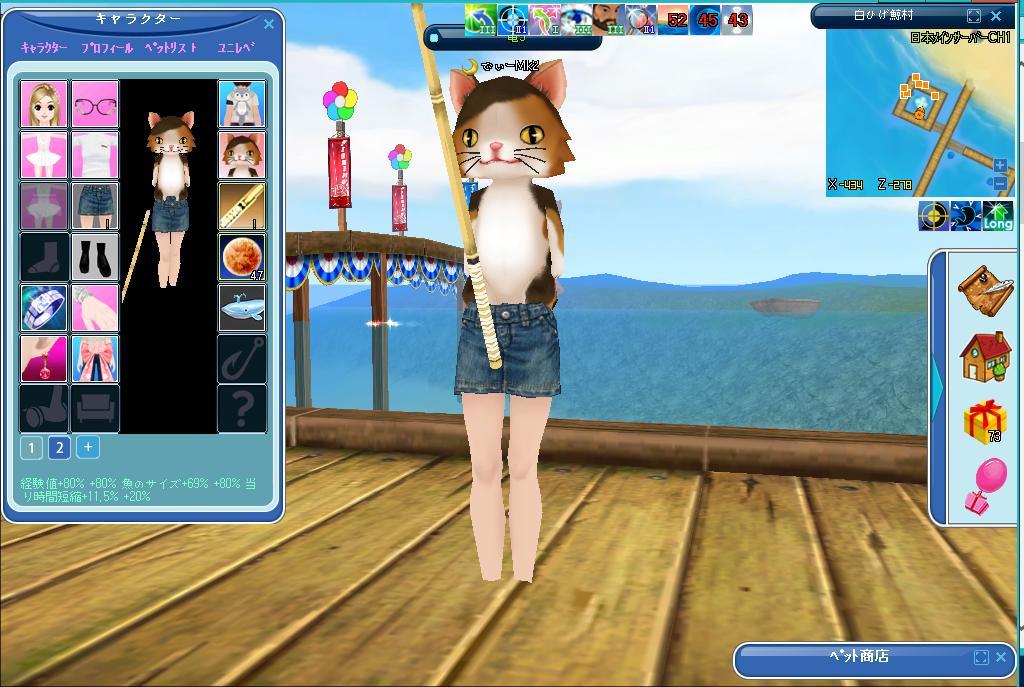This screenshot has width=1024, height=687.
Task: Click the whale pet slot
Action: tap(242, 308)
